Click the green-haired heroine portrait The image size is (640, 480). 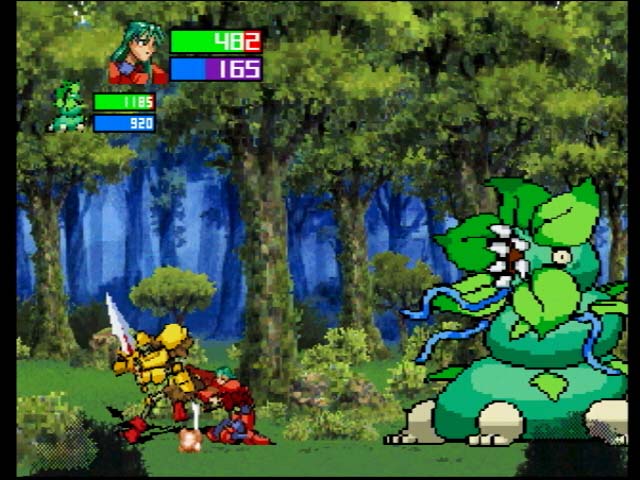(137, 55)
